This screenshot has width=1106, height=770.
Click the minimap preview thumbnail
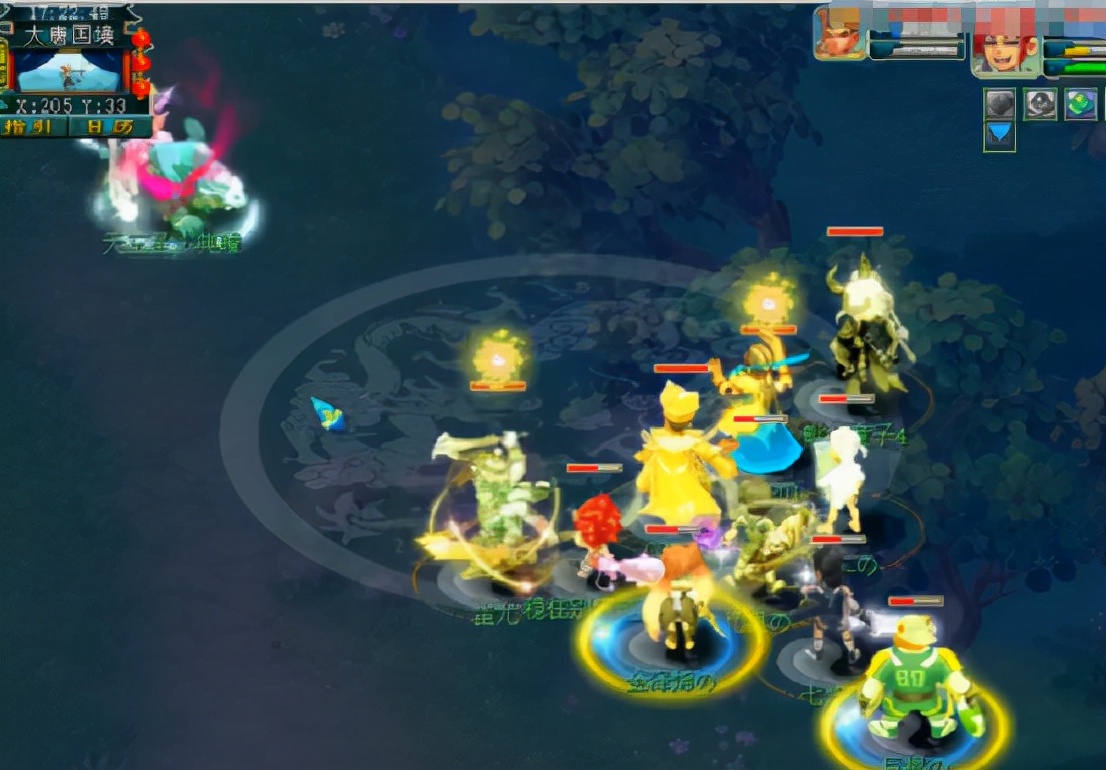(x=68, y=71)
